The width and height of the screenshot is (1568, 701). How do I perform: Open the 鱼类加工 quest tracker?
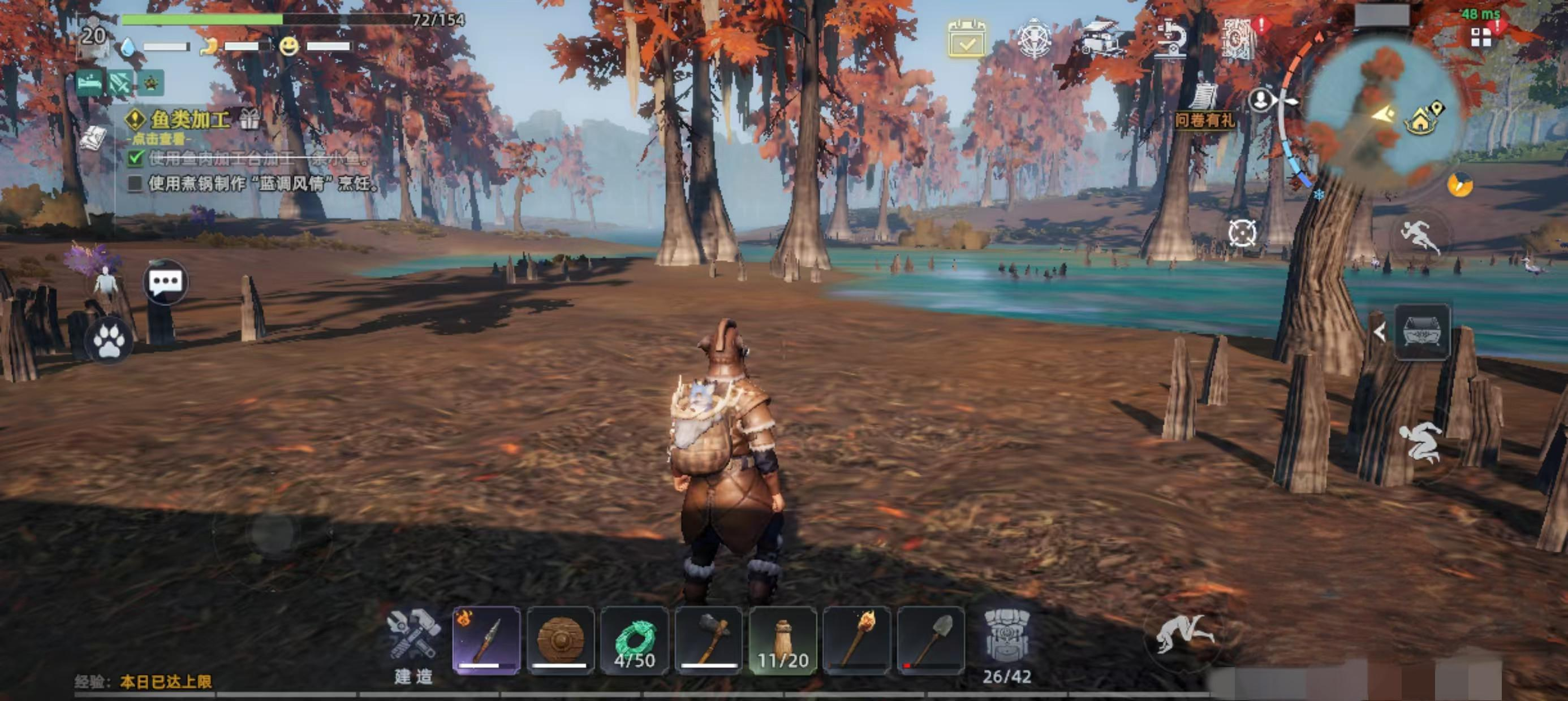[189, 119]
